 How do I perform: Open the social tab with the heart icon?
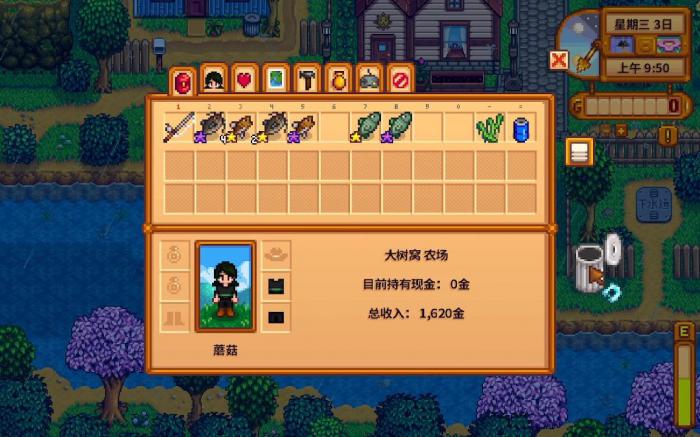point(243,79)
